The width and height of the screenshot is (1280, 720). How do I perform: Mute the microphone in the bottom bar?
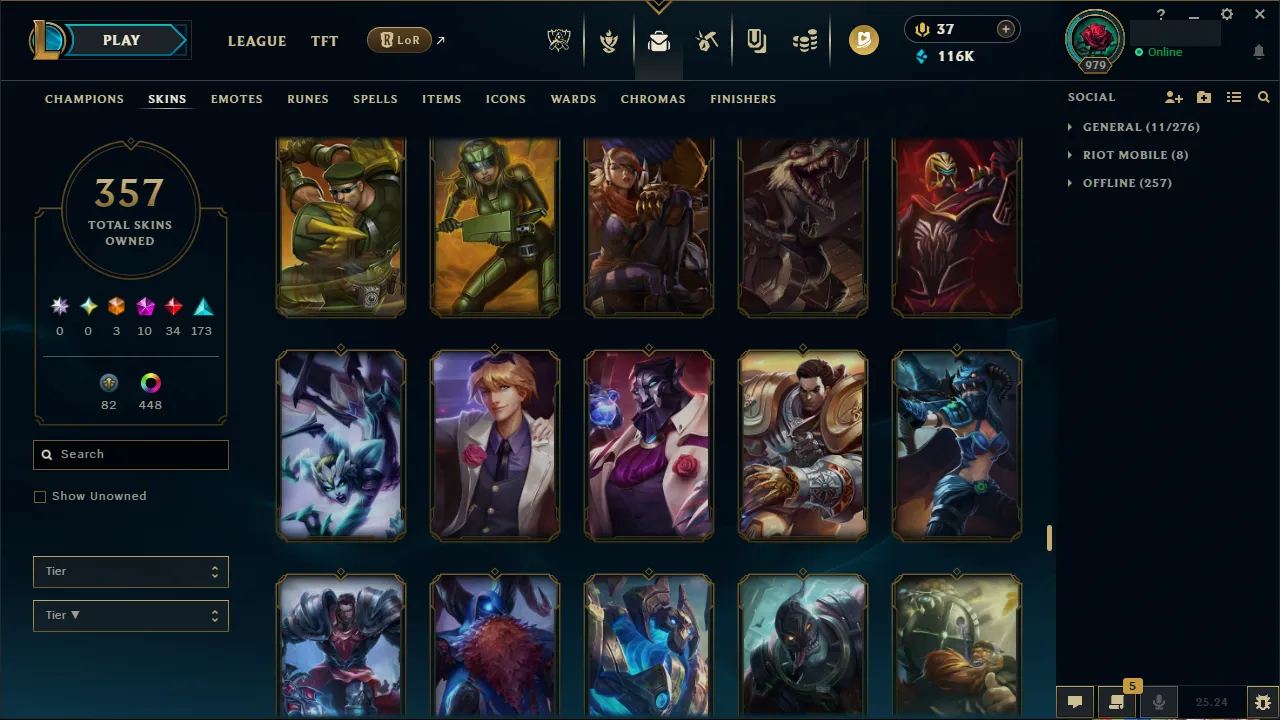point(1159,701)
